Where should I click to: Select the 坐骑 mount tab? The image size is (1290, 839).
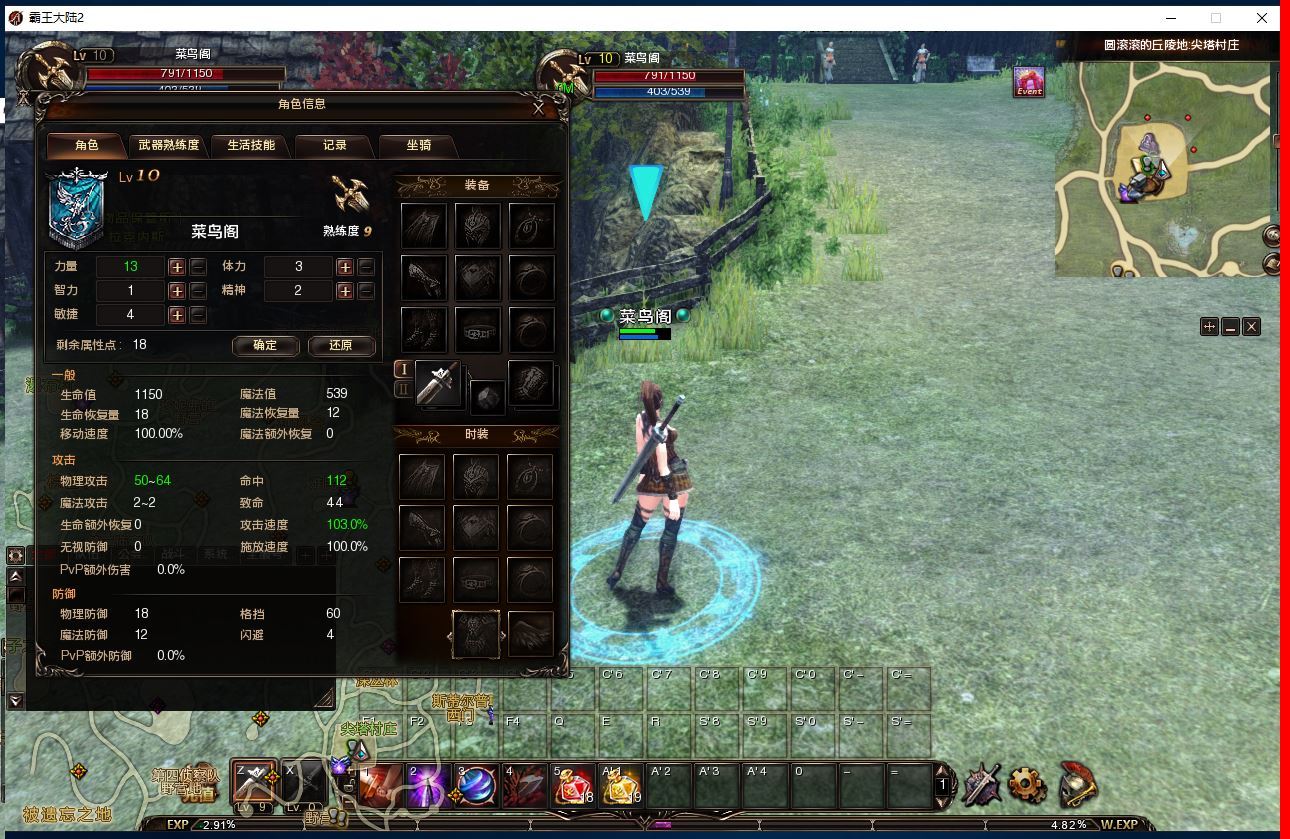click(418, 146)
